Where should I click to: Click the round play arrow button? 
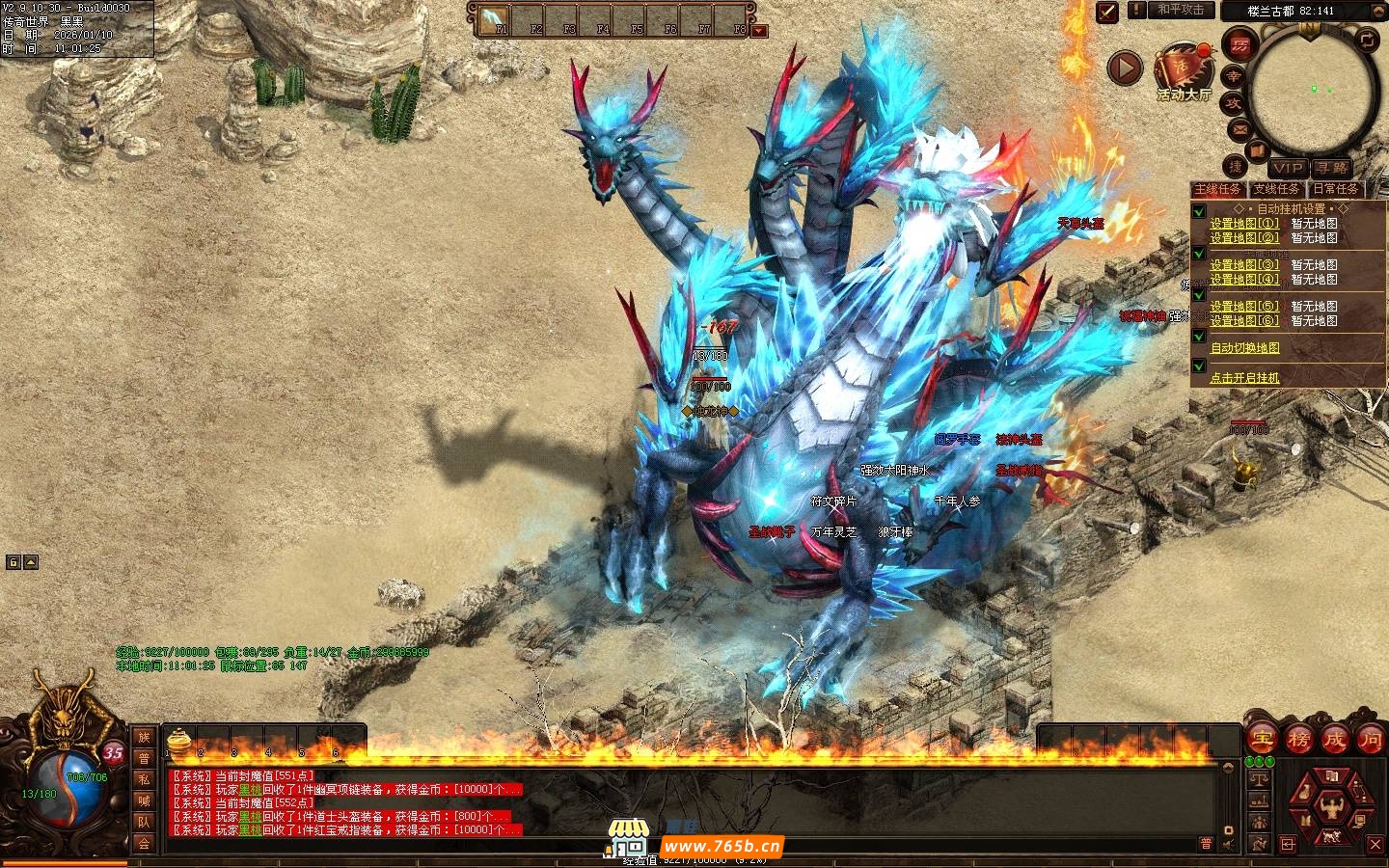coord(1124,68)
